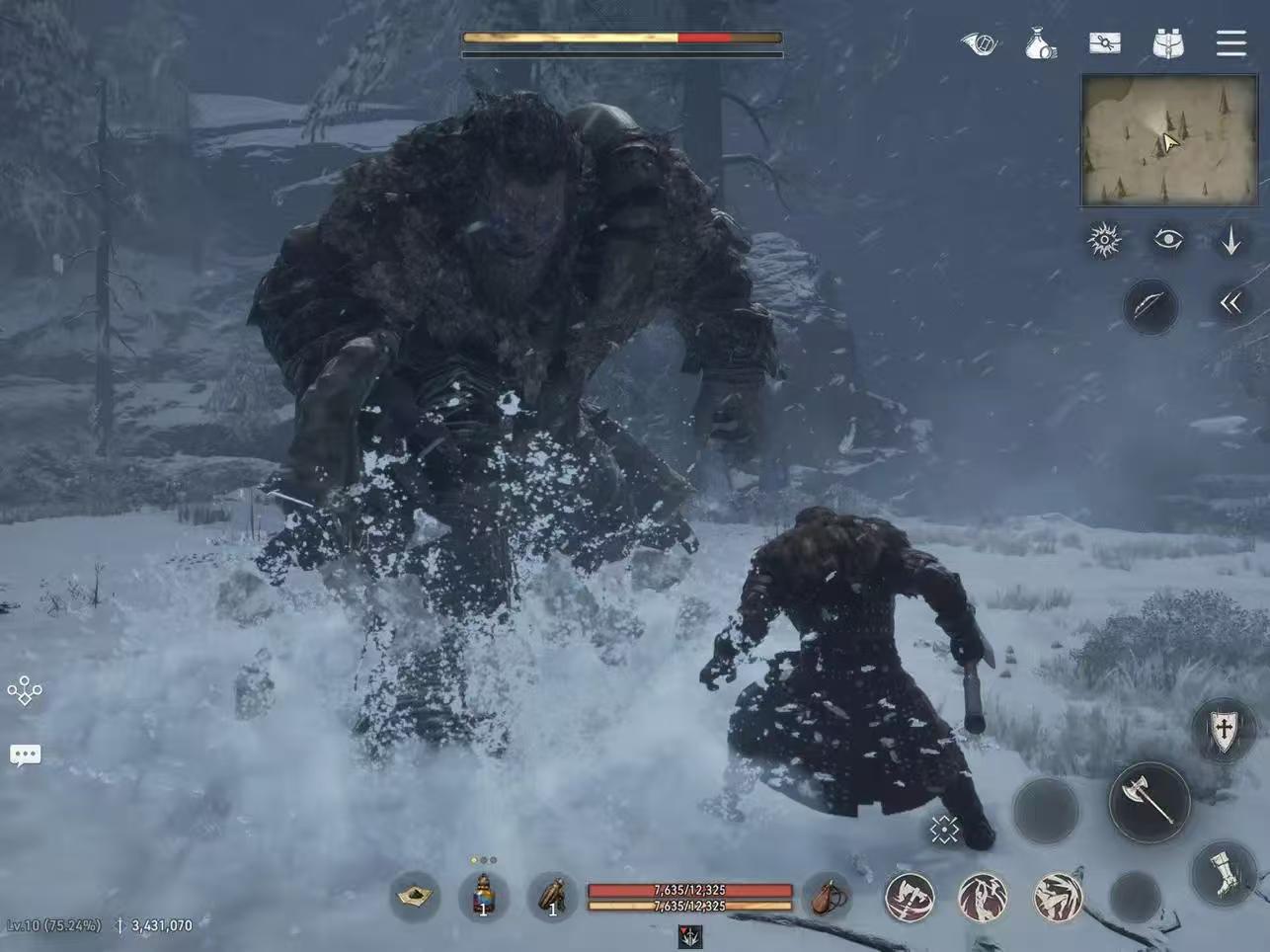Use the waterskin pouch item

[x=829, y=897]
